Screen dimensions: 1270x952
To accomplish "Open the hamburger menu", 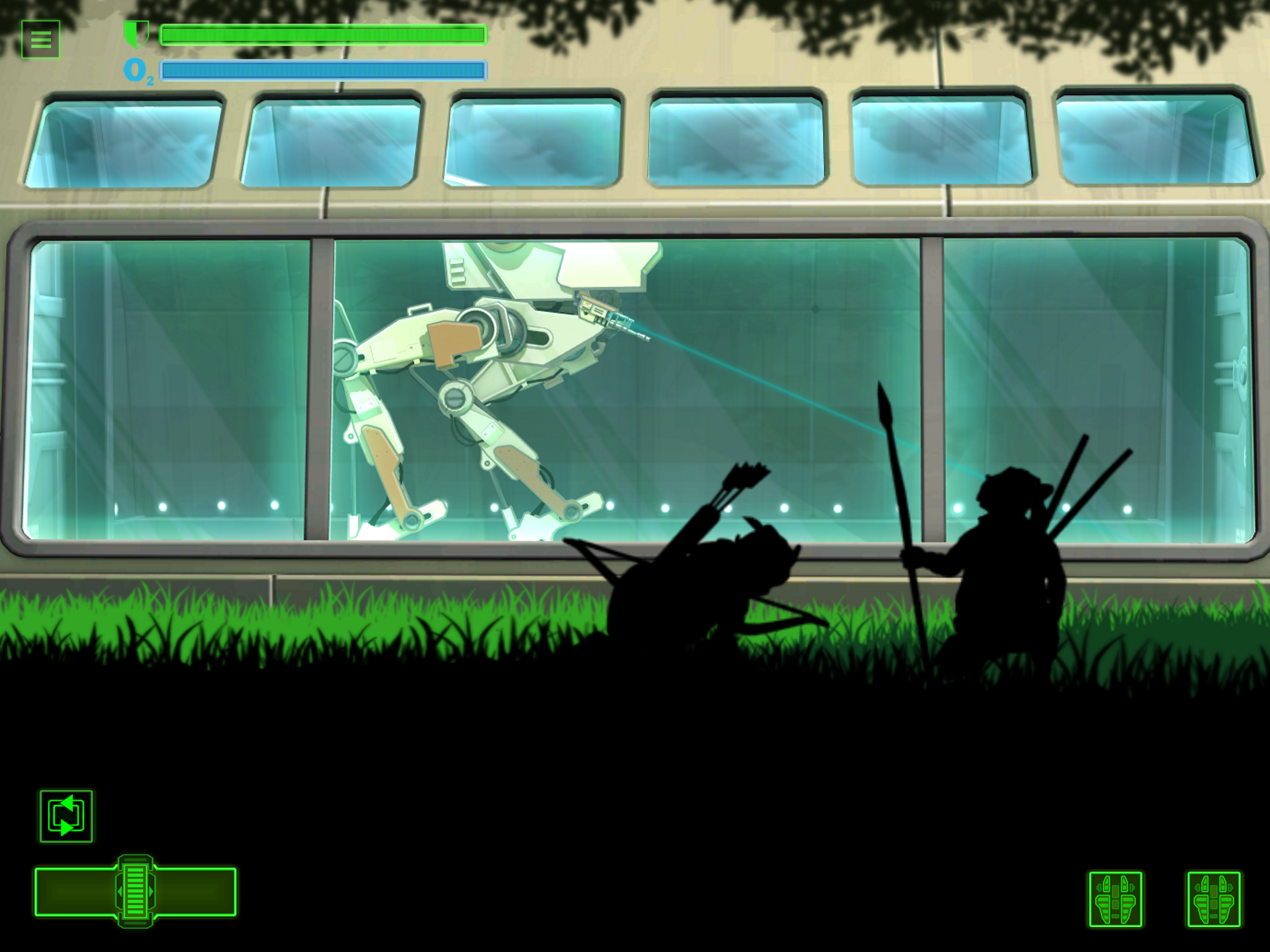I will pyautogui.click(x=41, y=39).
